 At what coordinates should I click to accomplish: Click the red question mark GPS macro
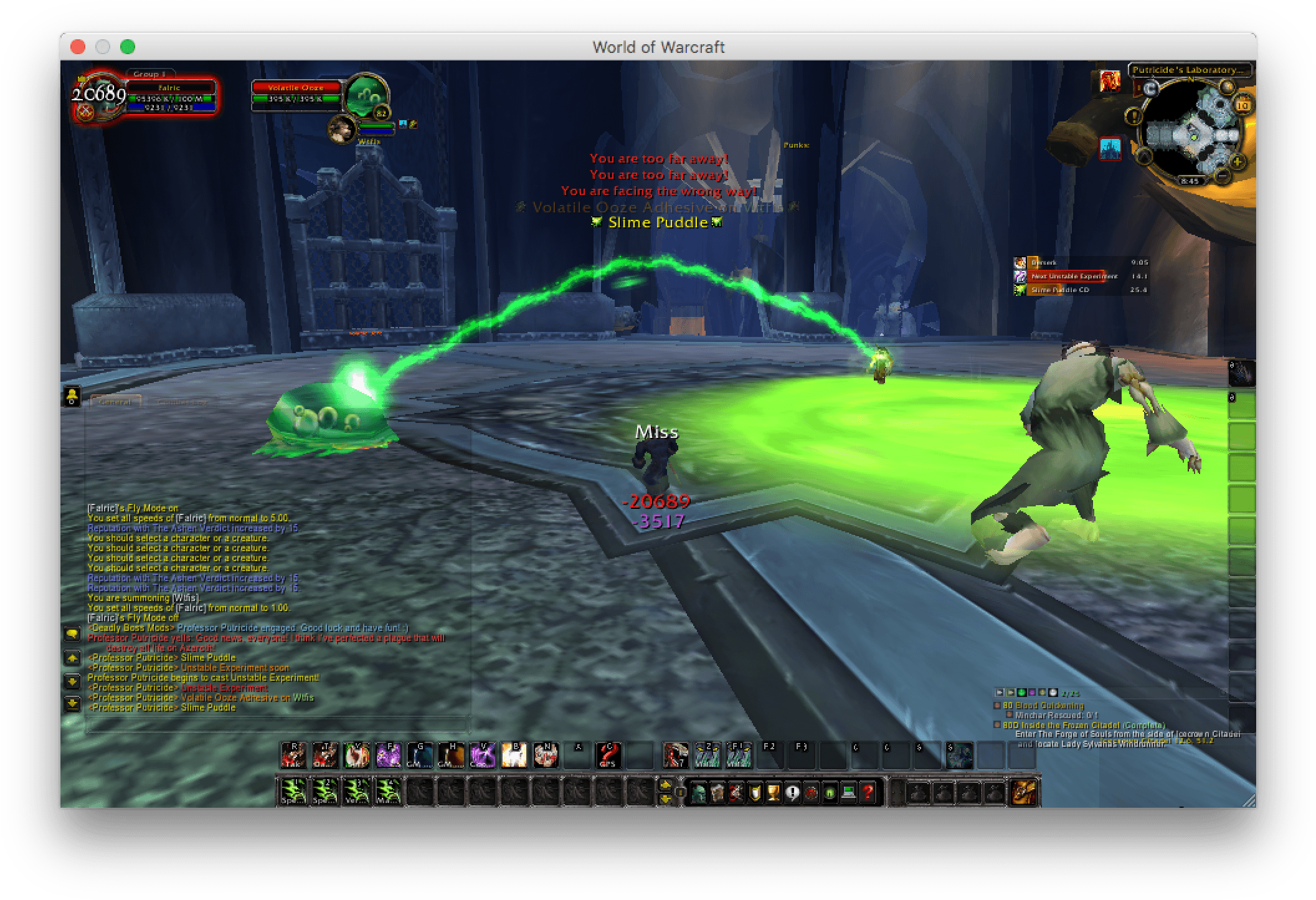point(608,756)
